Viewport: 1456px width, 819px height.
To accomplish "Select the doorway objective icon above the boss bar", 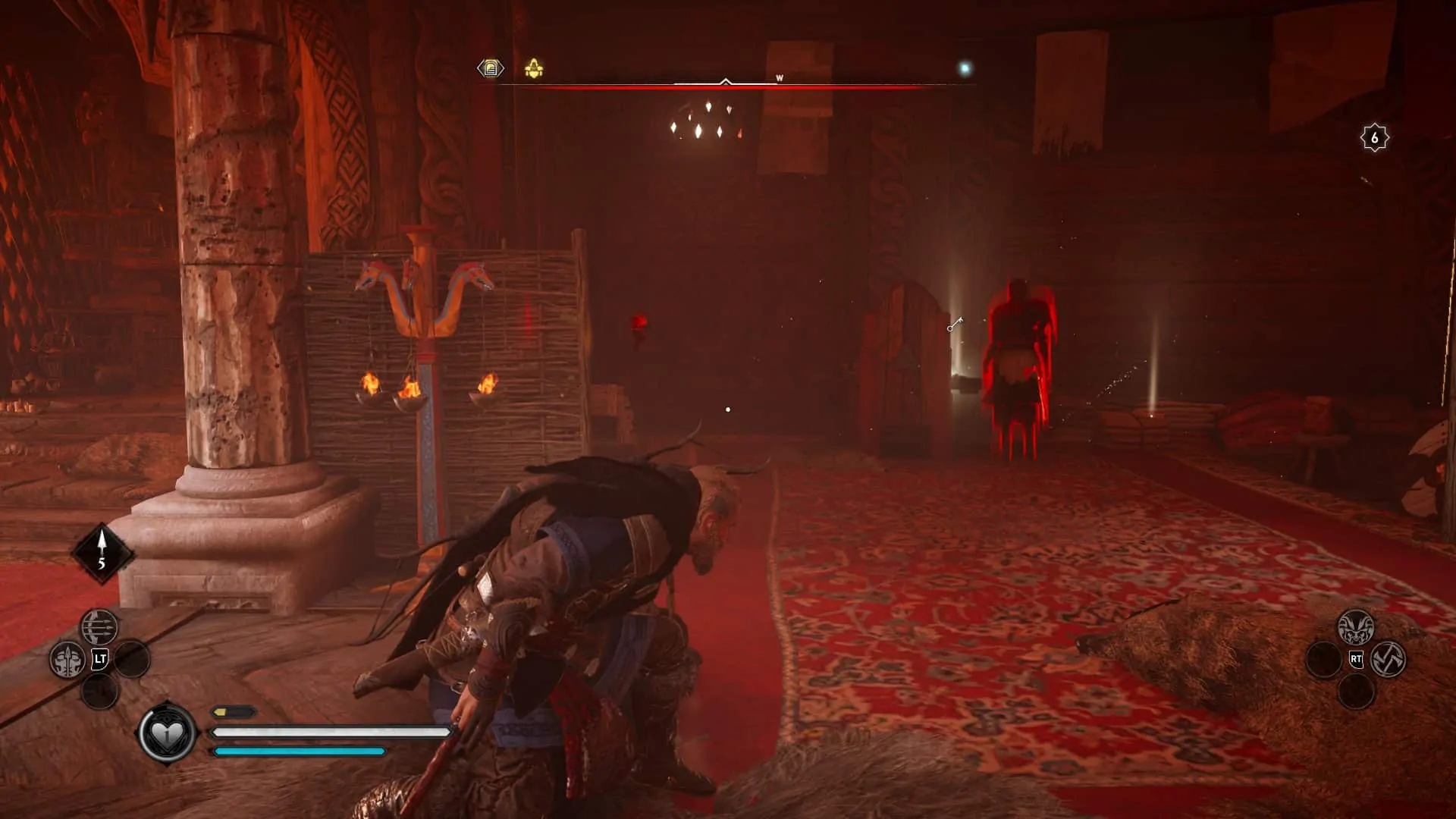I will 491,69.
